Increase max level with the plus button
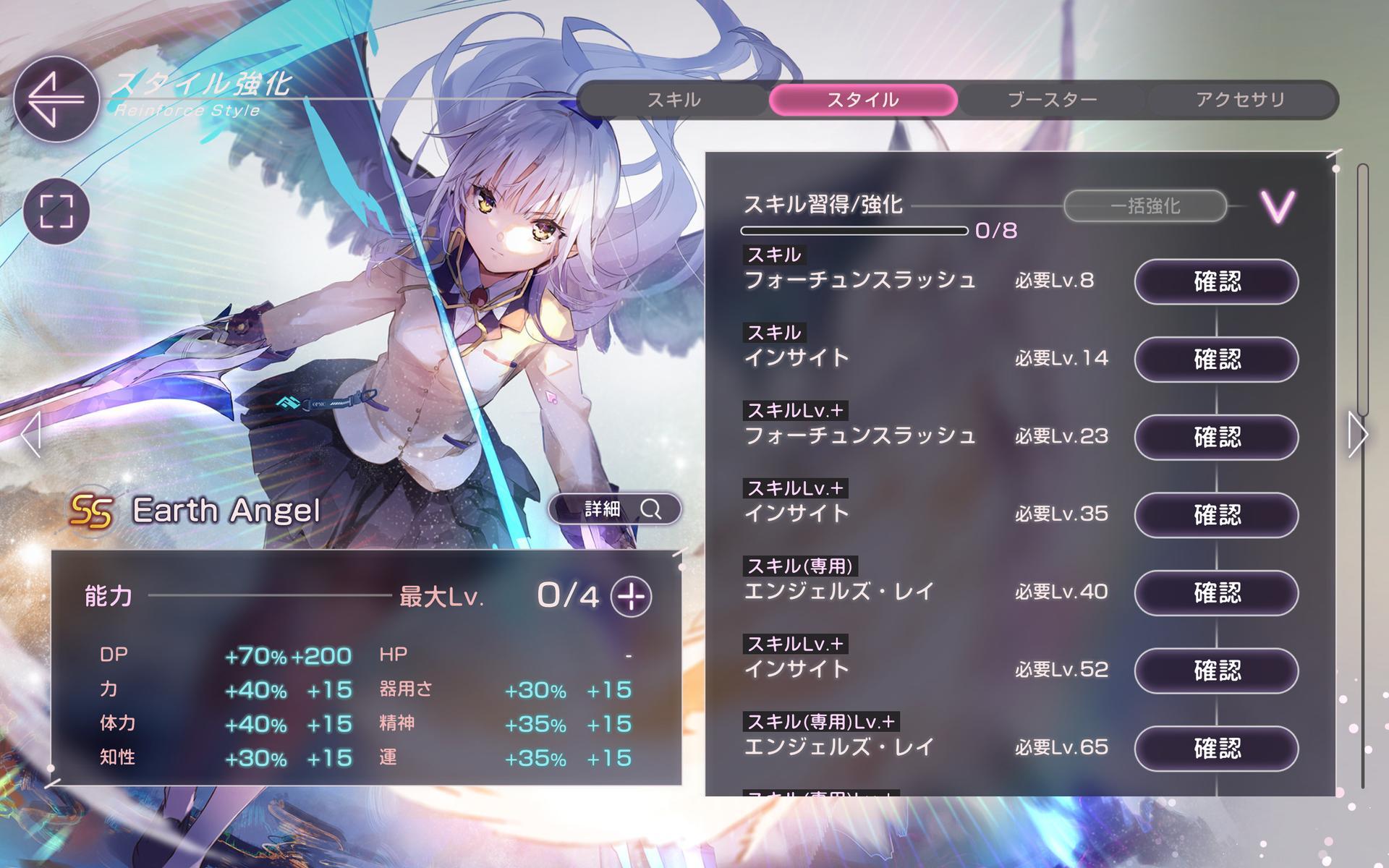 click(631, 597)
